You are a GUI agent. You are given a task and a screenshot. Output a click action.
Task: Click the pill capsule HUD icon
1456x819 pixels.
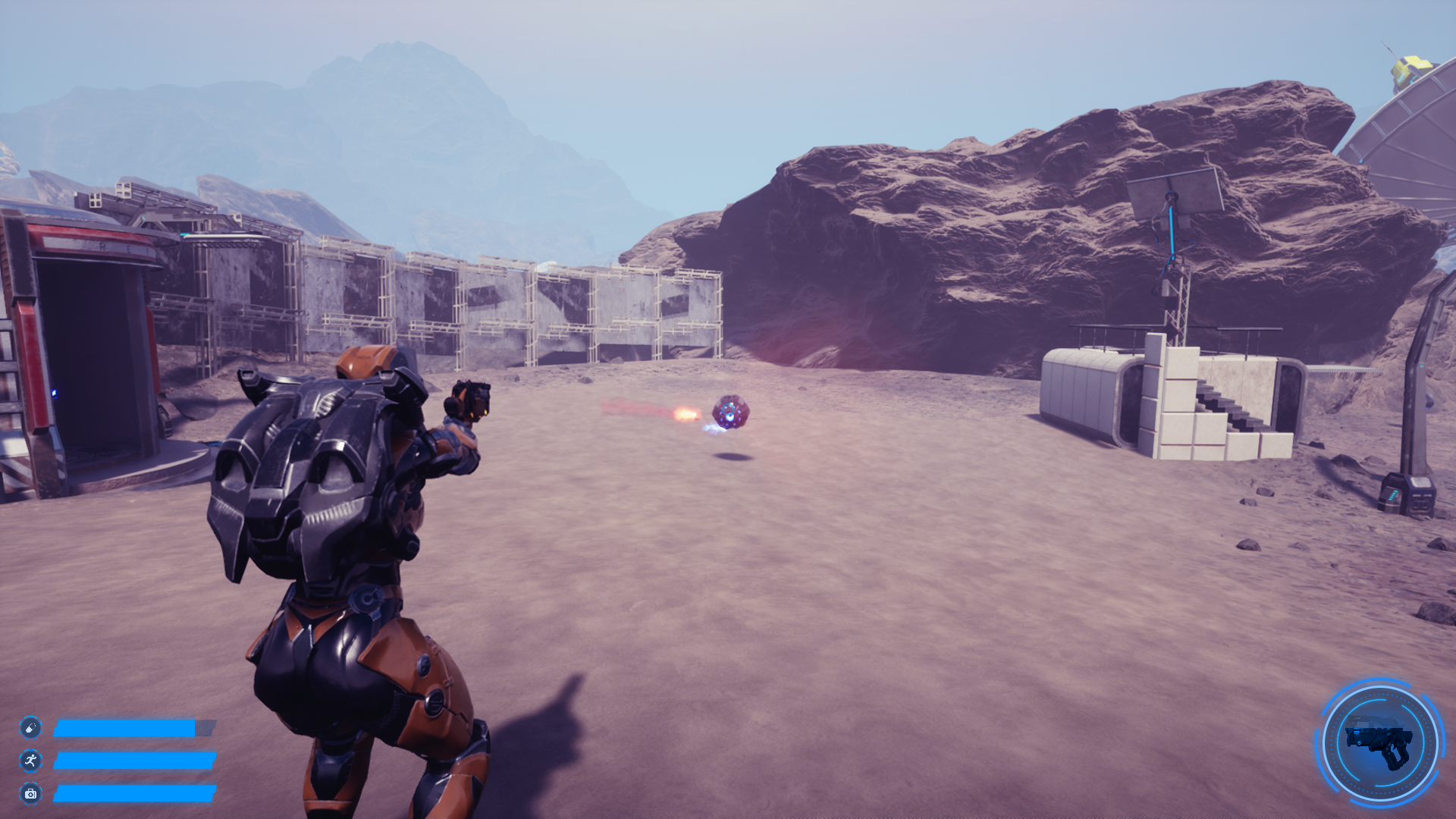click(x=30, y=728)
